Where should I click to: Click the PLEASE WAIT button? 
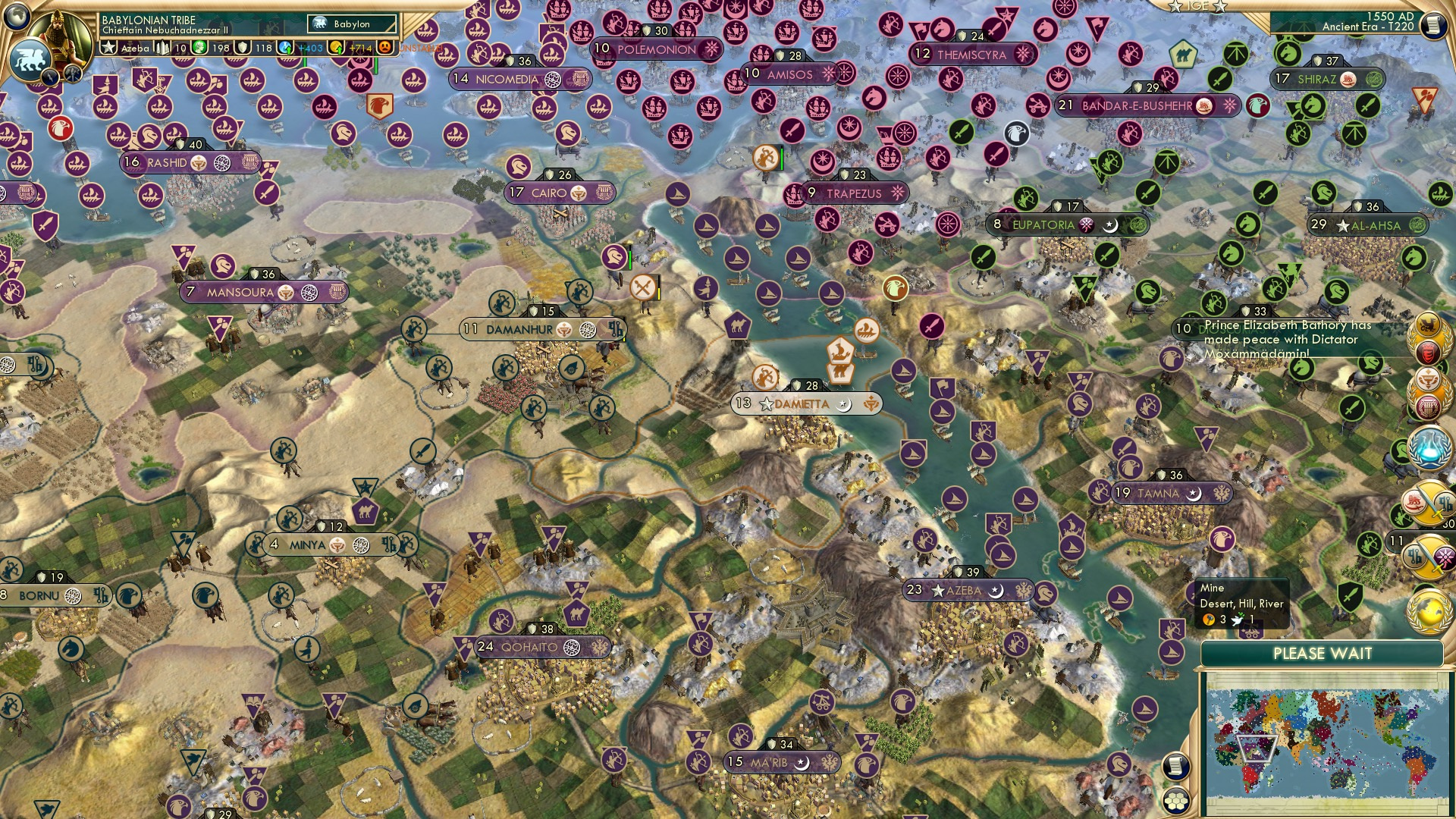1323,653
